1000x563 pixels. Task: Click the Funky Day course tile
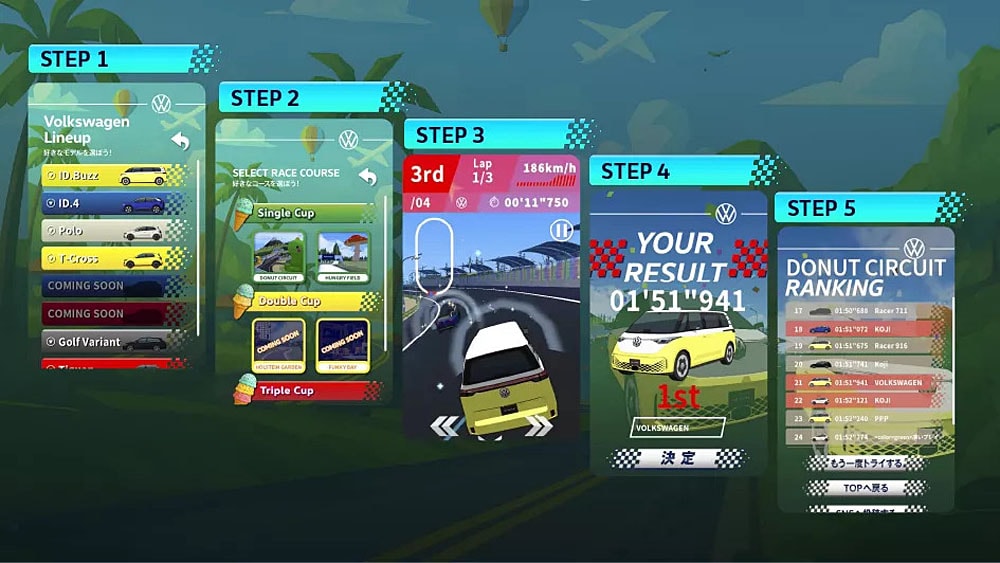click(x=343, y=345)
